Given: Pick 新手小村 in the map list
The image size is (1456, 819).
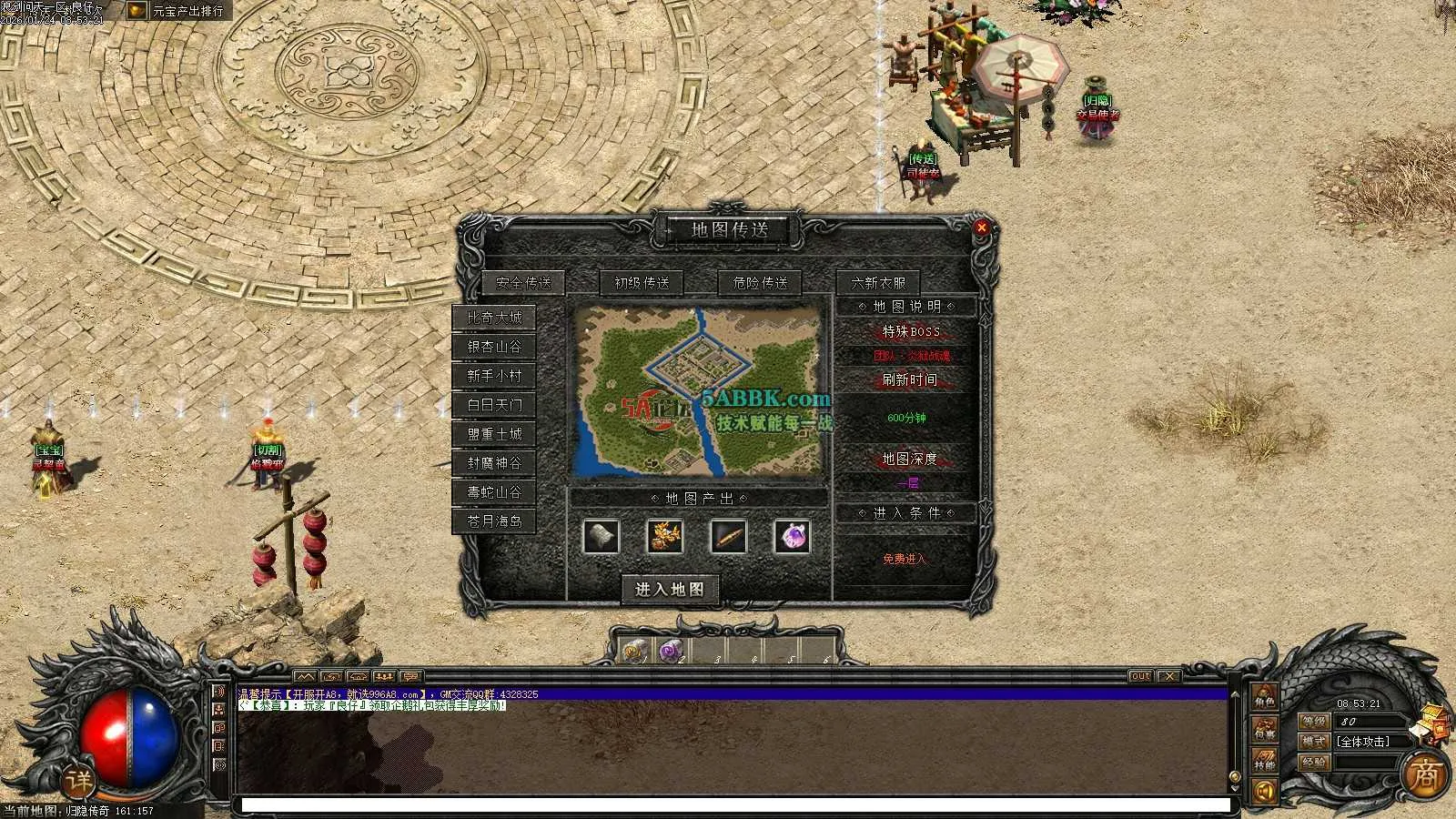Looking at the screenshot, I should [494, 376].
